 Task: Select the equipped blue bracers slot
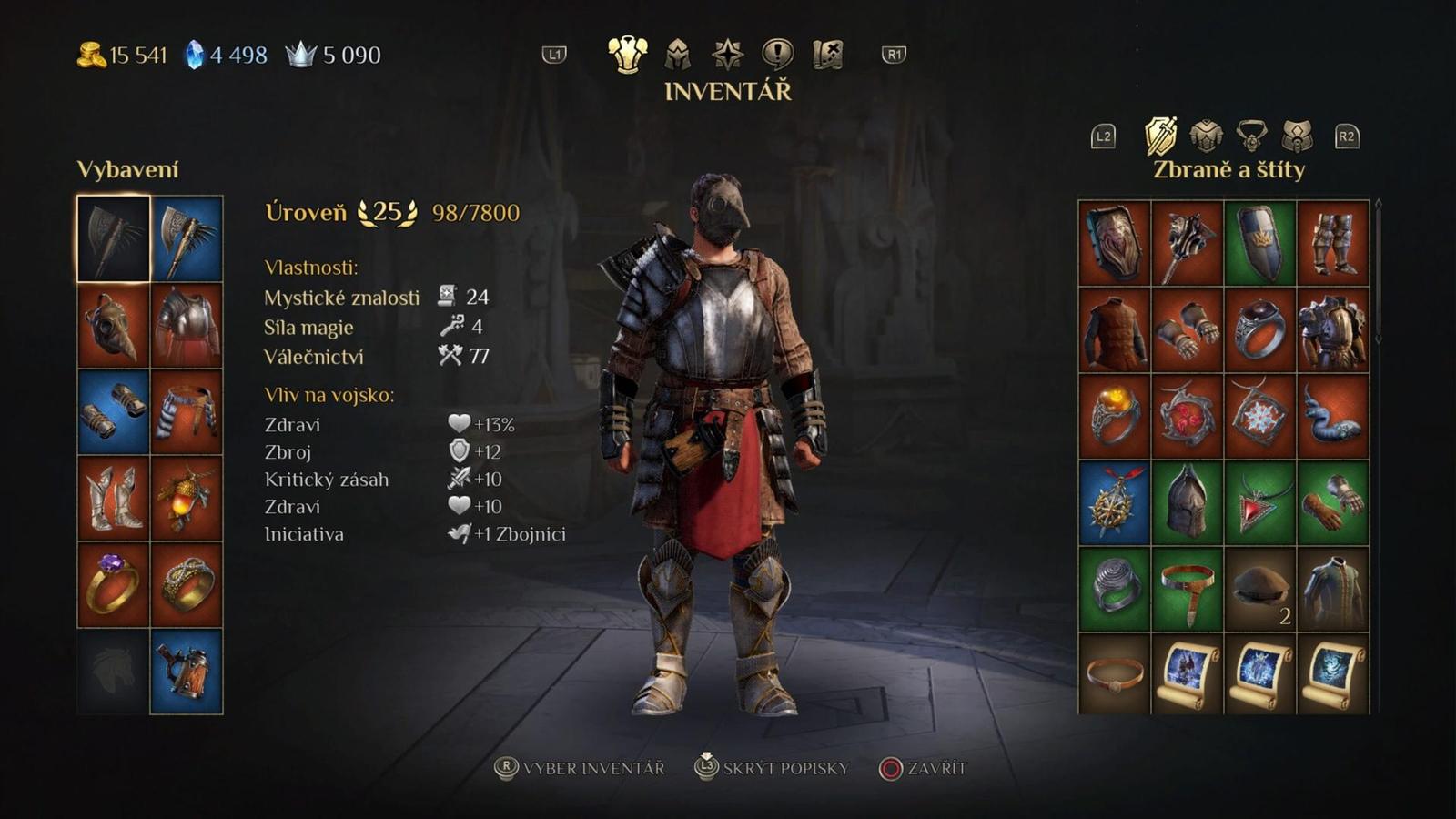114,412
